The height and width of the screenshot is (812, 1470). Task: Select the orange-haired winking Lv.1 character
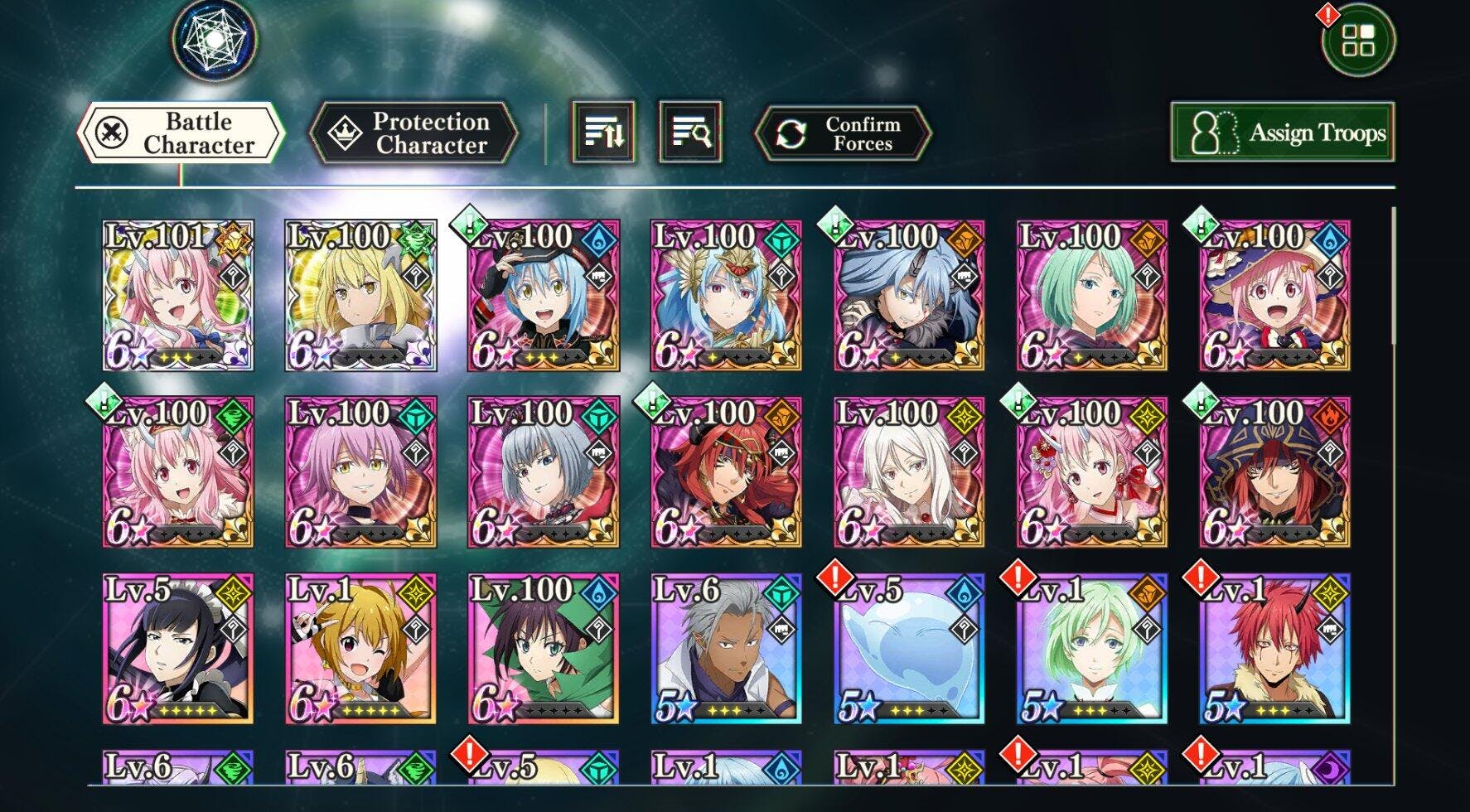(x=360, y=649)
